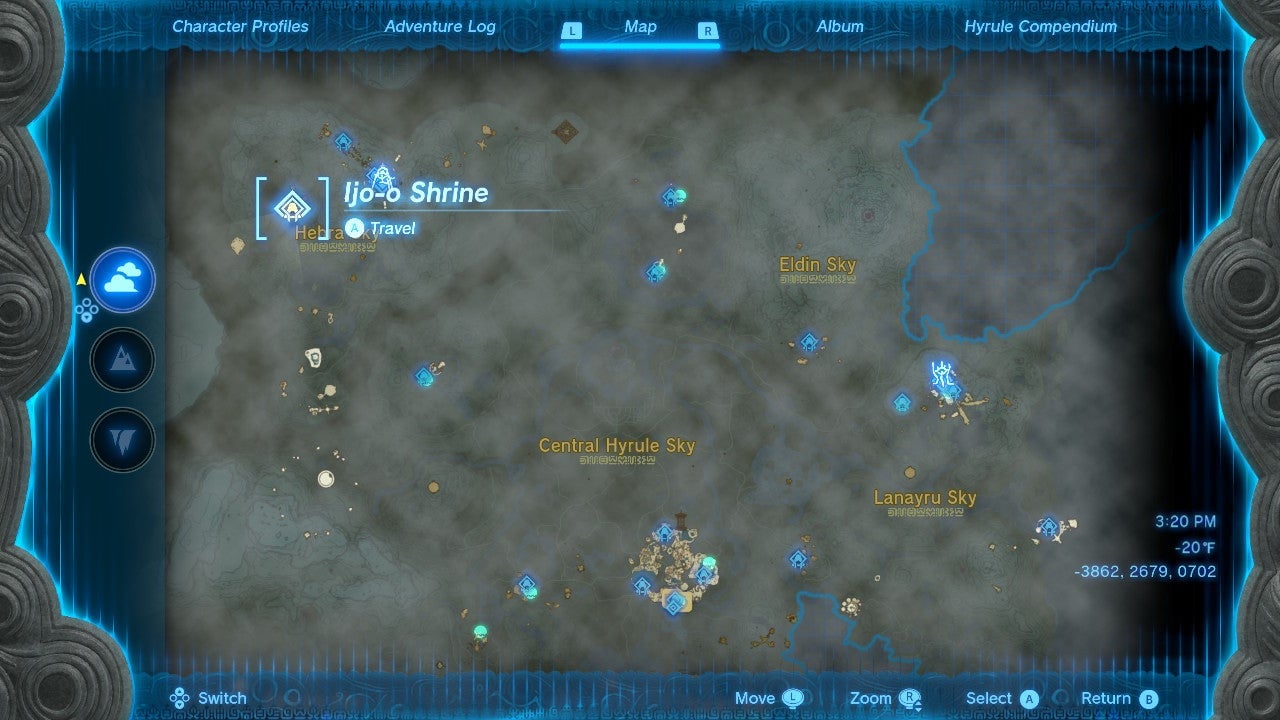Click the active Sky layer cloud icon
Screen dimensions: 1280x720
pos(121,281)
